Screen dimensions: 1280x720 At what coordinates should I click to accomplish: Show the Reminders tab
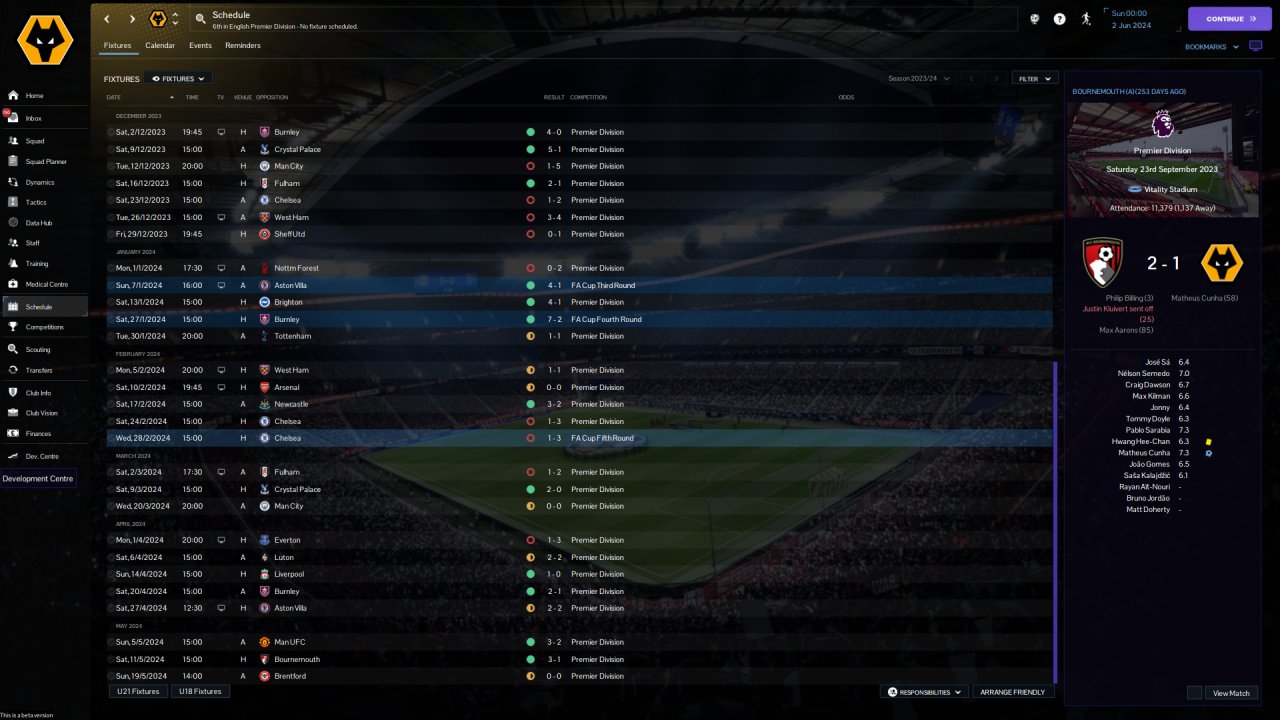[x=243, y=46]
